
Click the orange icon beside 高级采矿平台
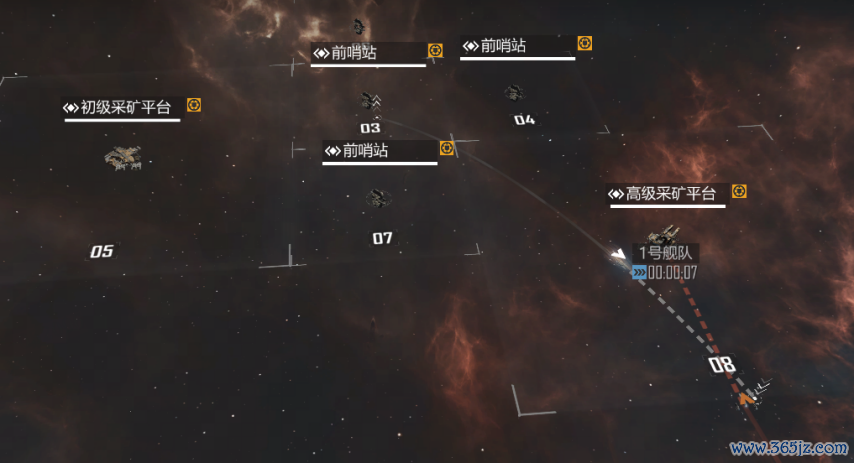(739, 191)
